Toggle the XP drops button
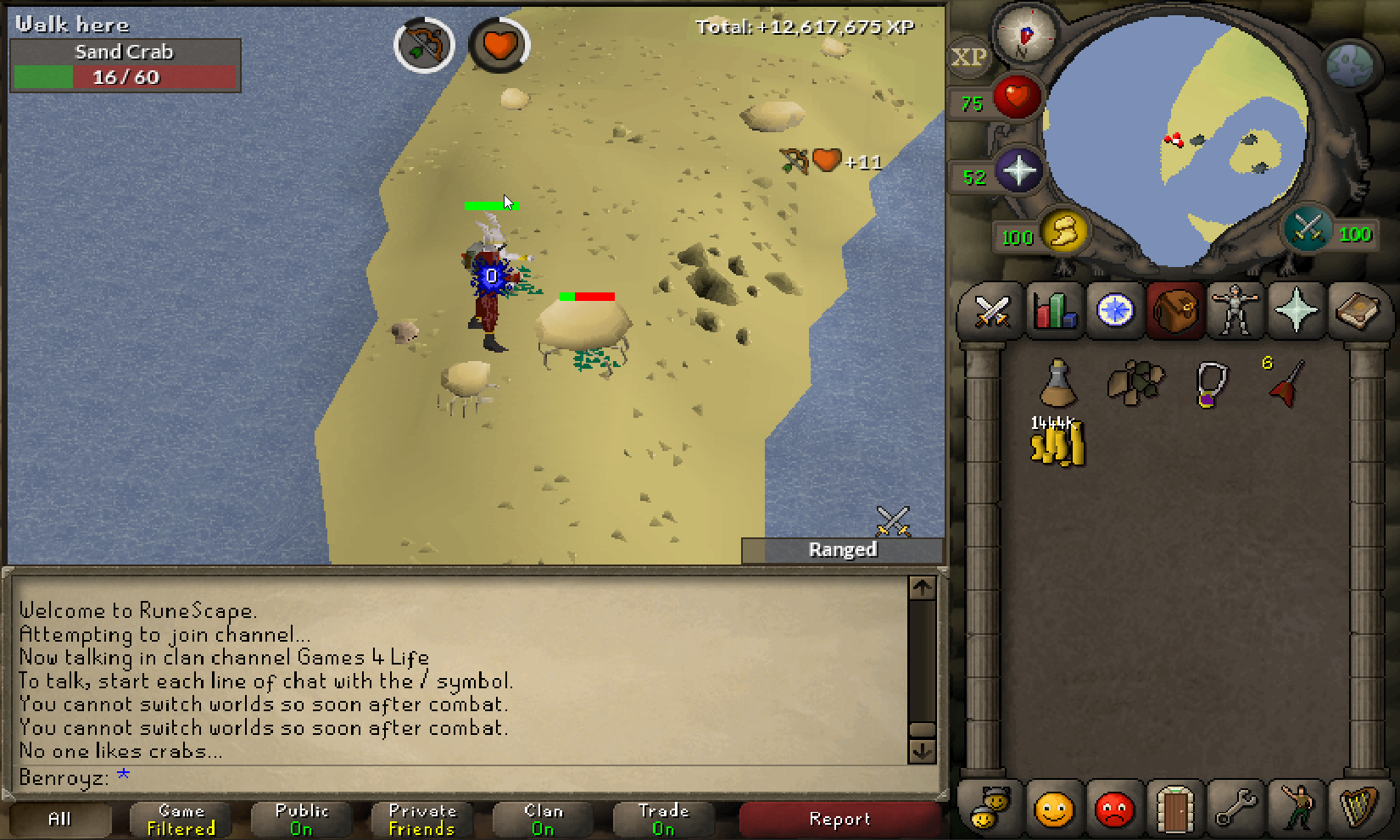Viewport: 1400px width, 840px height. click(968, 58)
